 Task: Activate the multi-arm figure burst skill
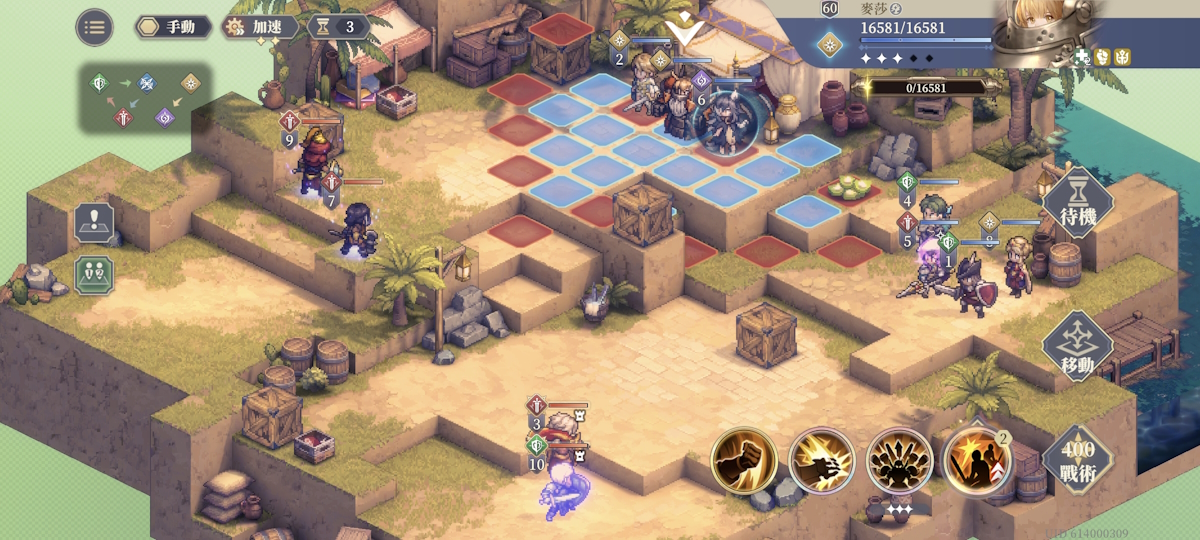pos(899,461)
